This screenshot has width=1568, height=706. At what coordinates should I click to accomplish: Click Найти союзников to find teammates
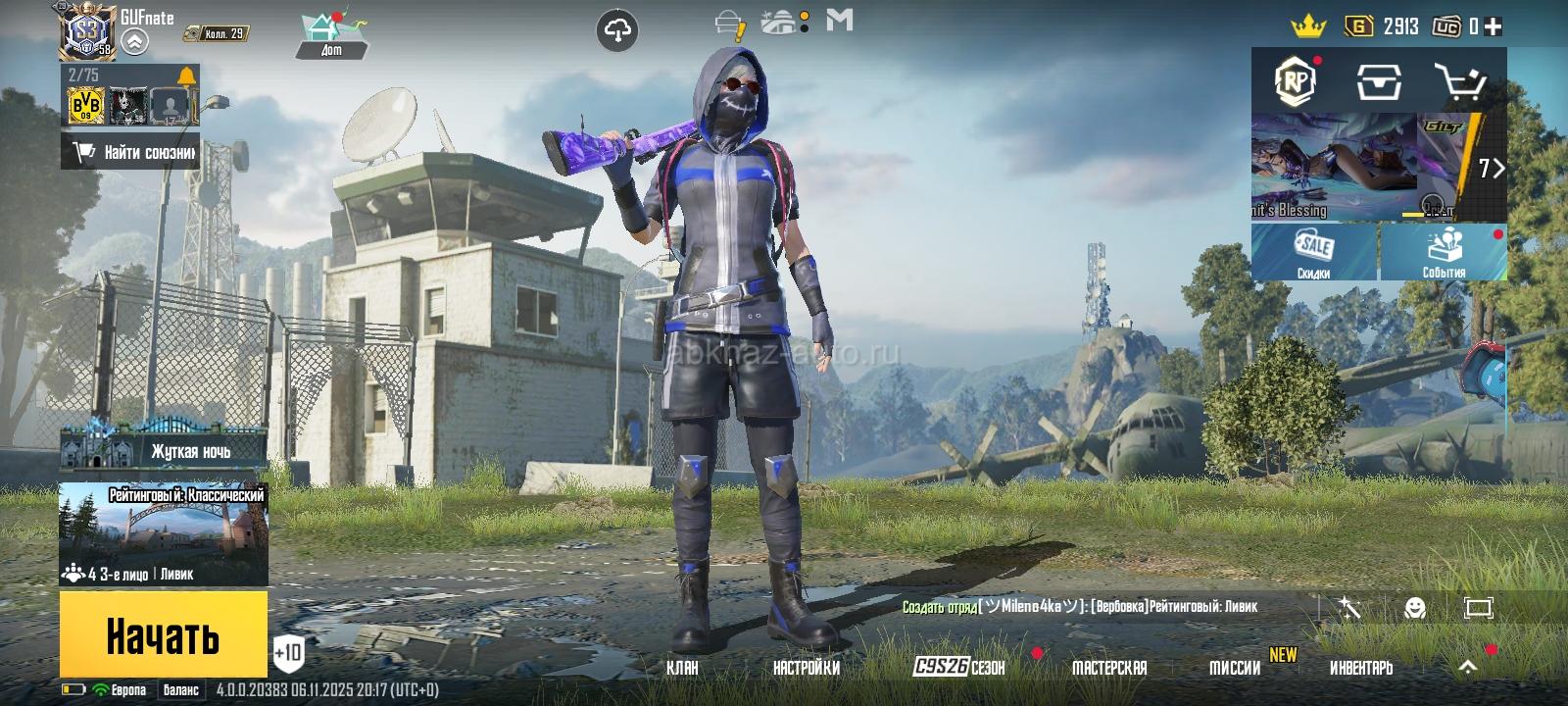(x=131, y=152)
